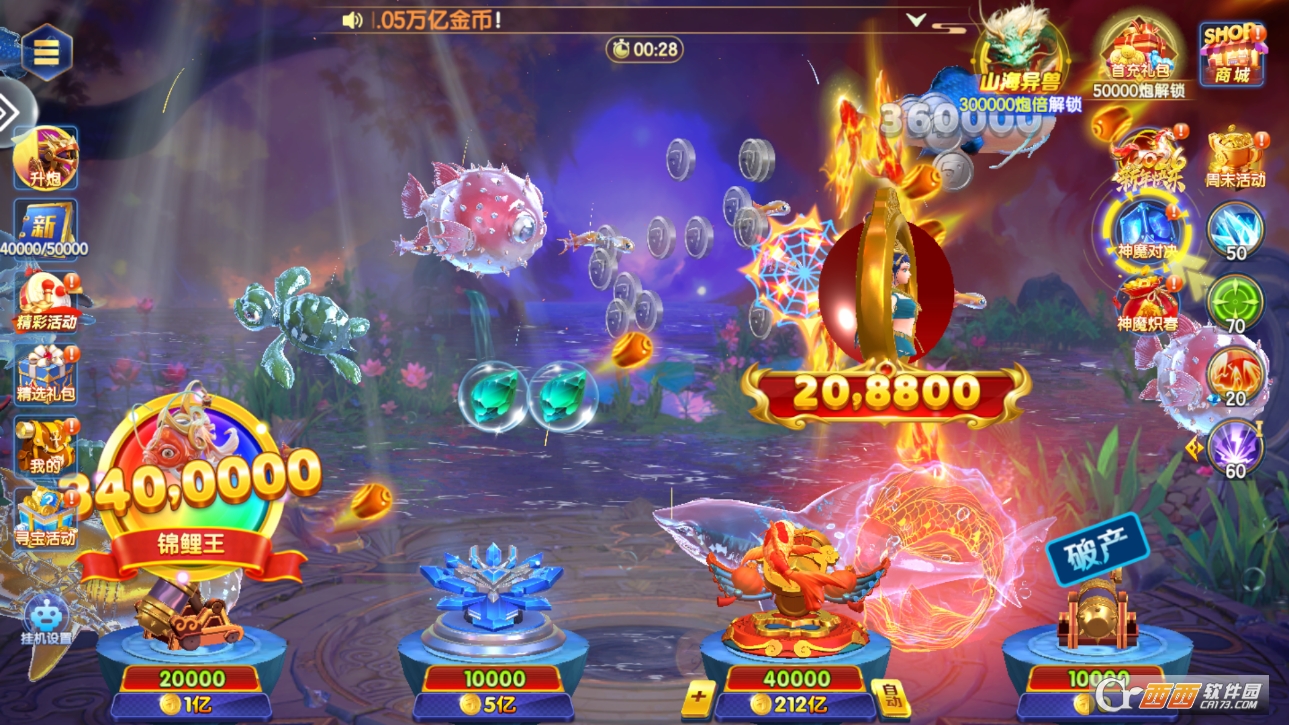Open the 我的 treasure chest icon
This screenshot has height=725, width=1289.
[45, 444]
